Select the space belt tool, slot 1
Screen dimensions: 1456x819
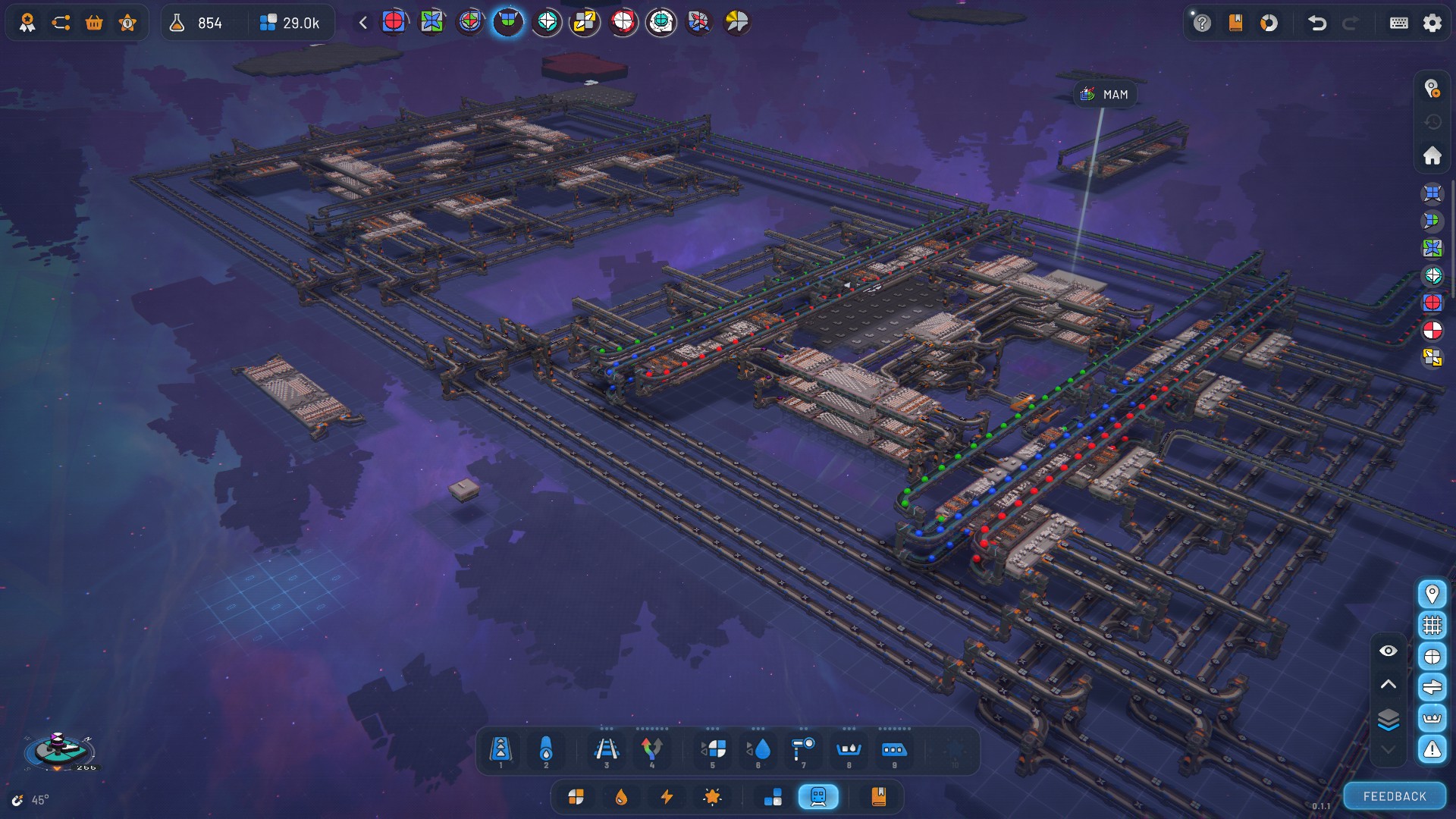coord(500,750)
